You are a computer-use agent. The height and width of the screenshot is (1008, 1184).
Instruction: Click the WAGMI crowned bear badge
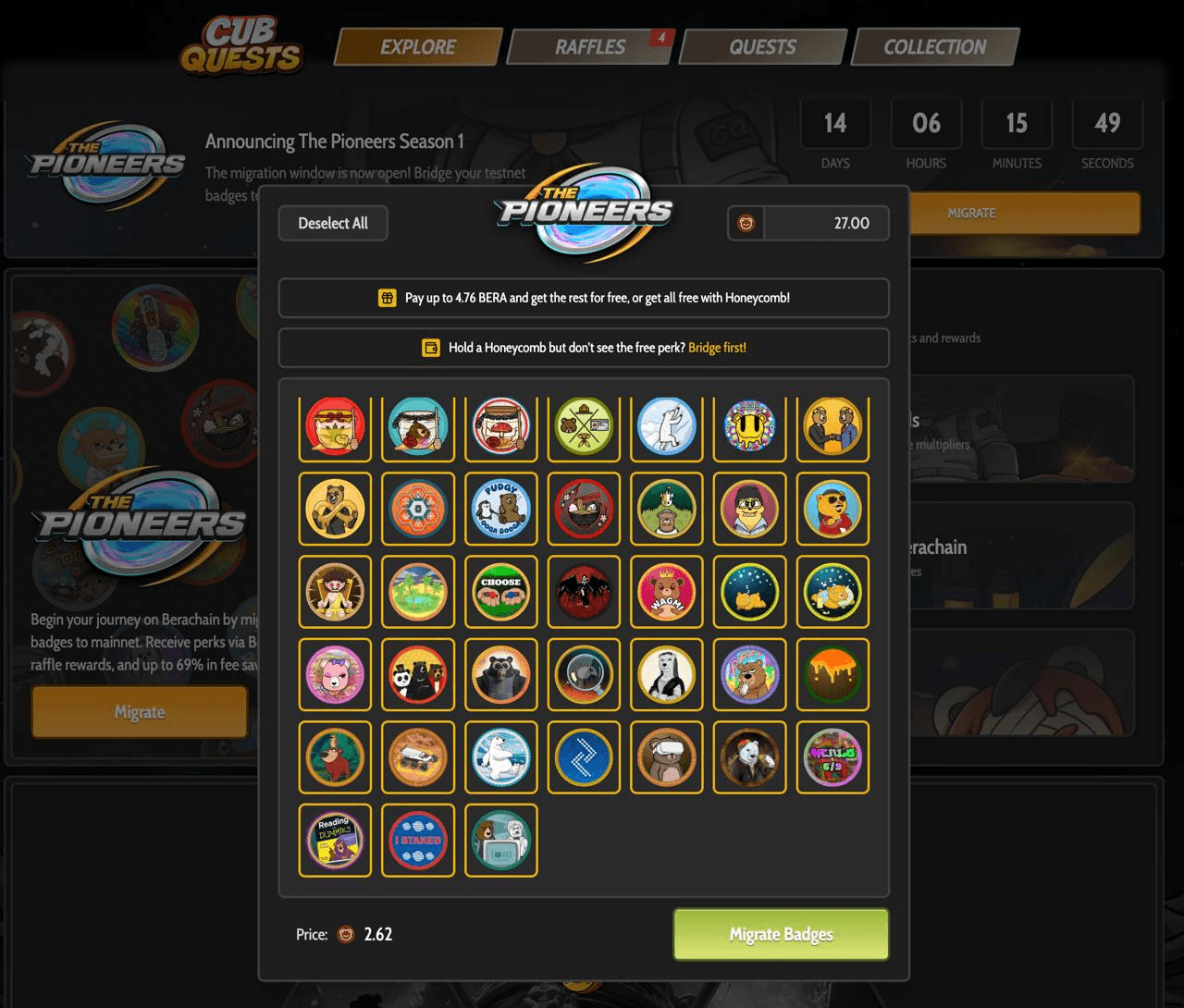pos(667,592)
